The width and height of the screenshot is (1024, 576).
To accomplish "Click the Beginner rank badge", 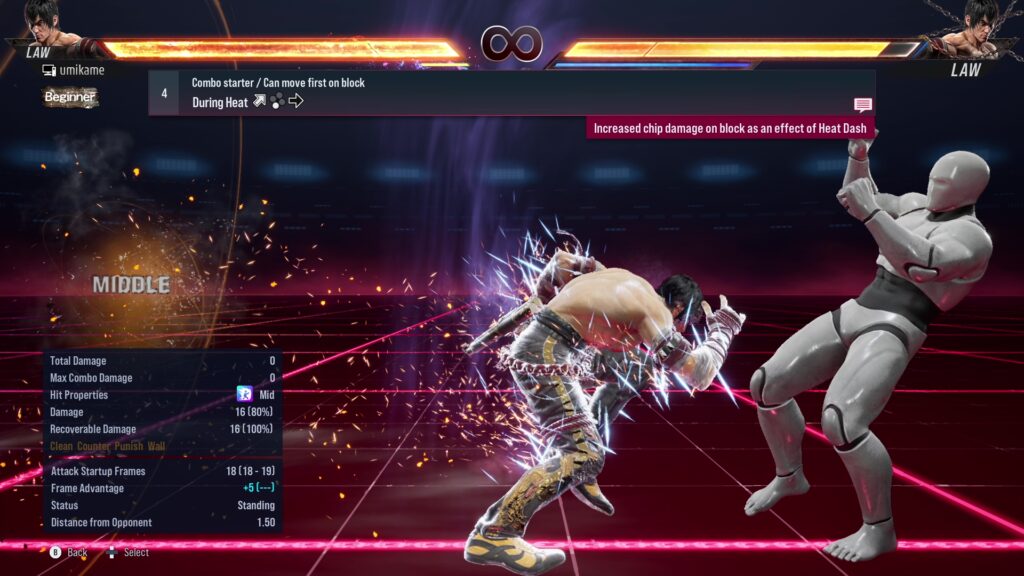I will point(70,97).
